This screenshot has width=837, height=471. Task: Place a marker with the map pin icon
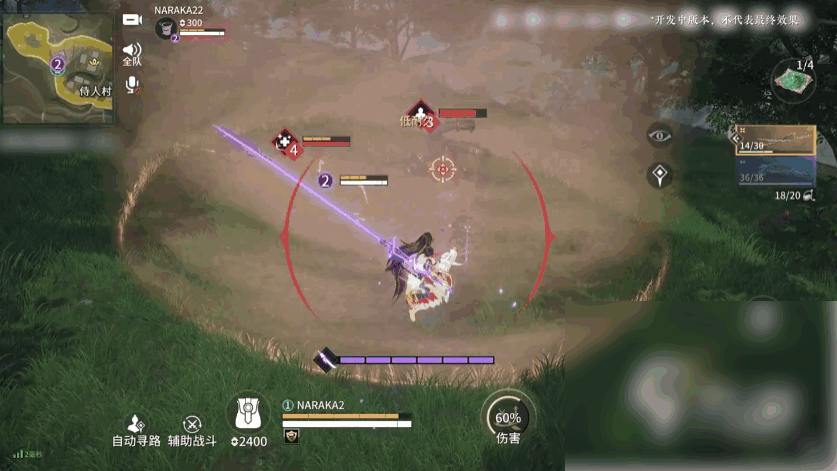[x=659, y=175]
